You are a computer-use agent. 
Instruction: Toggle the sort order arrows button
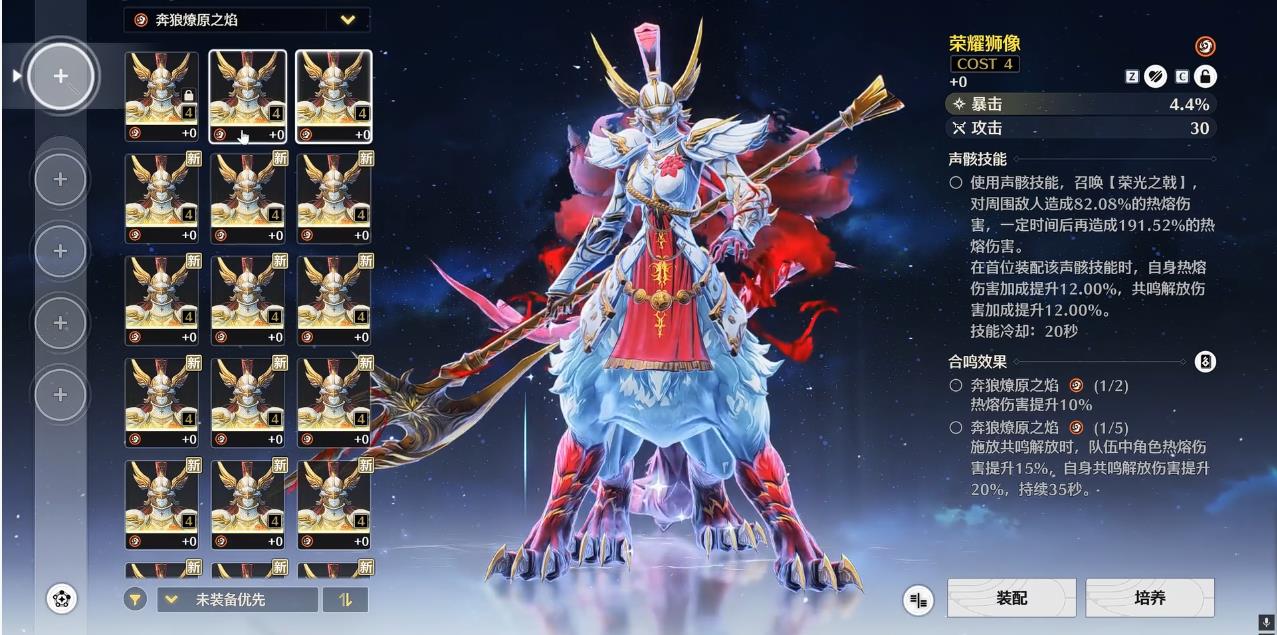click(346, 600)
